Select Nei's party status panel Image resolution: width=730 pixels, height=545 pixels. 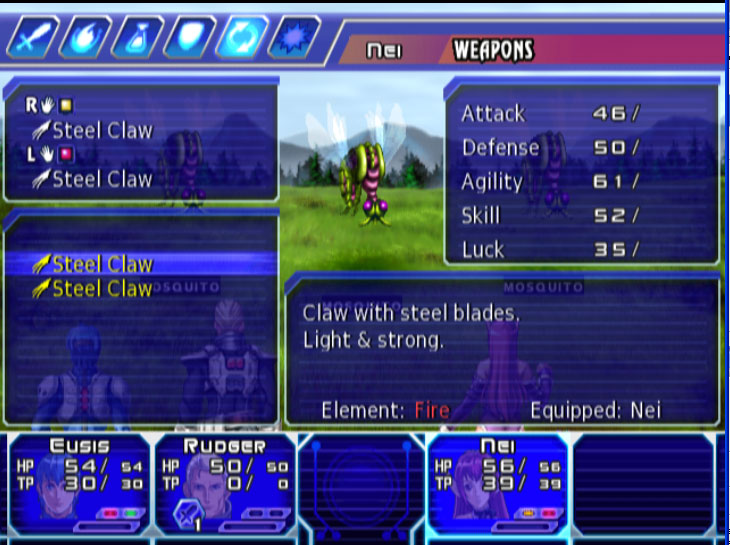pos(497,483)
